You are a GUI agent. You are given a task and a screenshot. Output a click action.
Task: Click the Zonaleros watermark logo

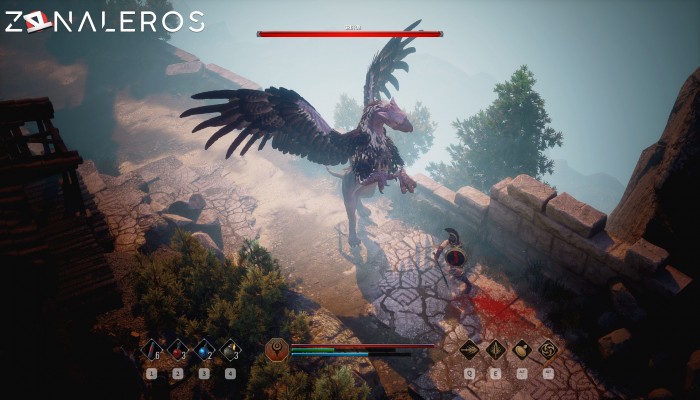[104, 22]
